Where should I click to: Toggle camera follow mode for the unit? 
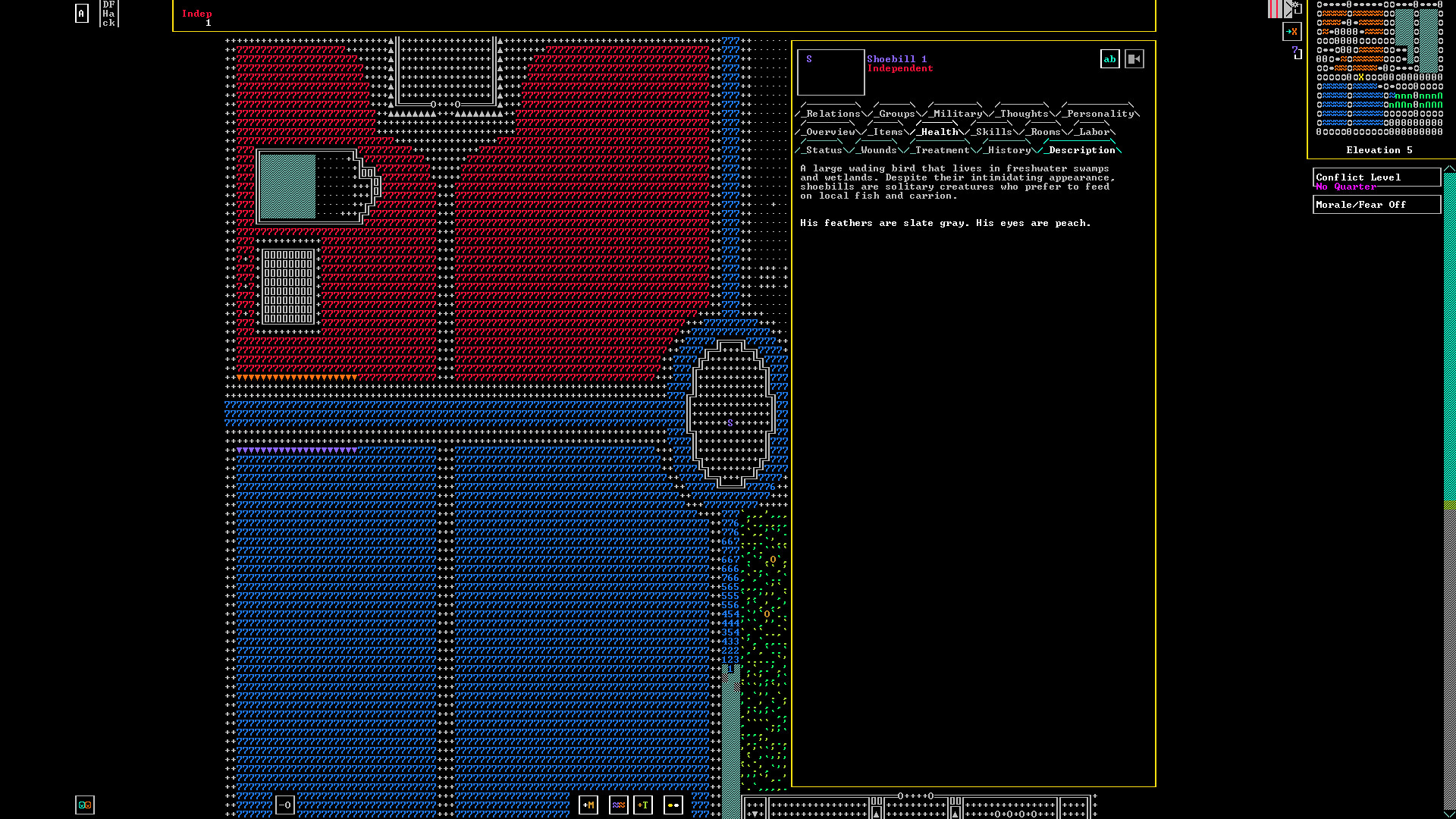pos(1134,58)
